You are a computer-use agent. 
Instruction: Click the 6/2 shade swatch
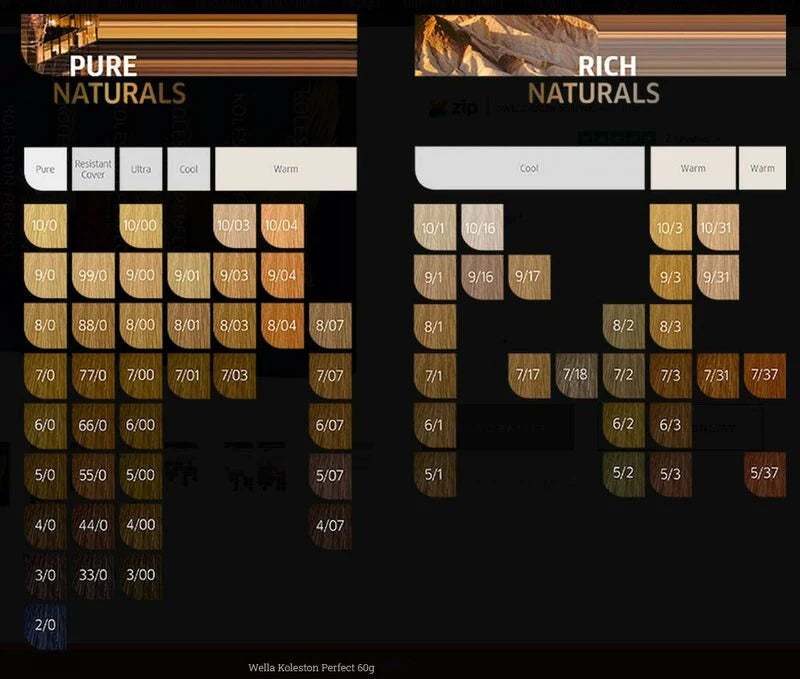[x=623, y=424]
